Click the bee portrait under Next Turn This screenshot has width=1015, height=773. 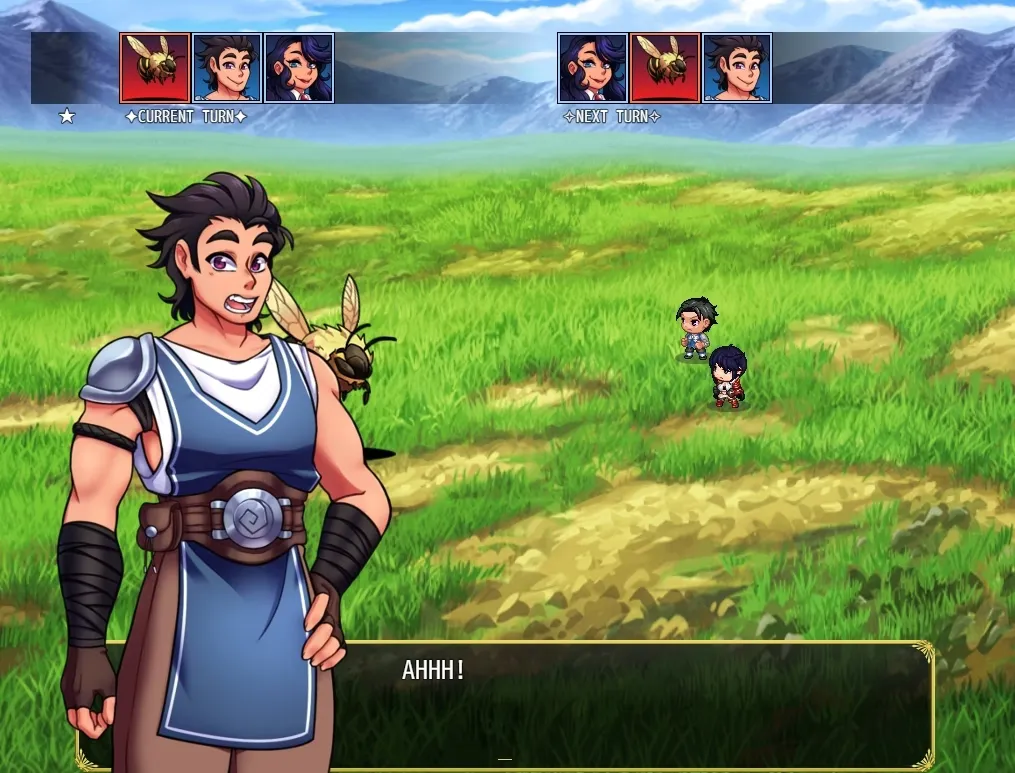click(665, 68)
